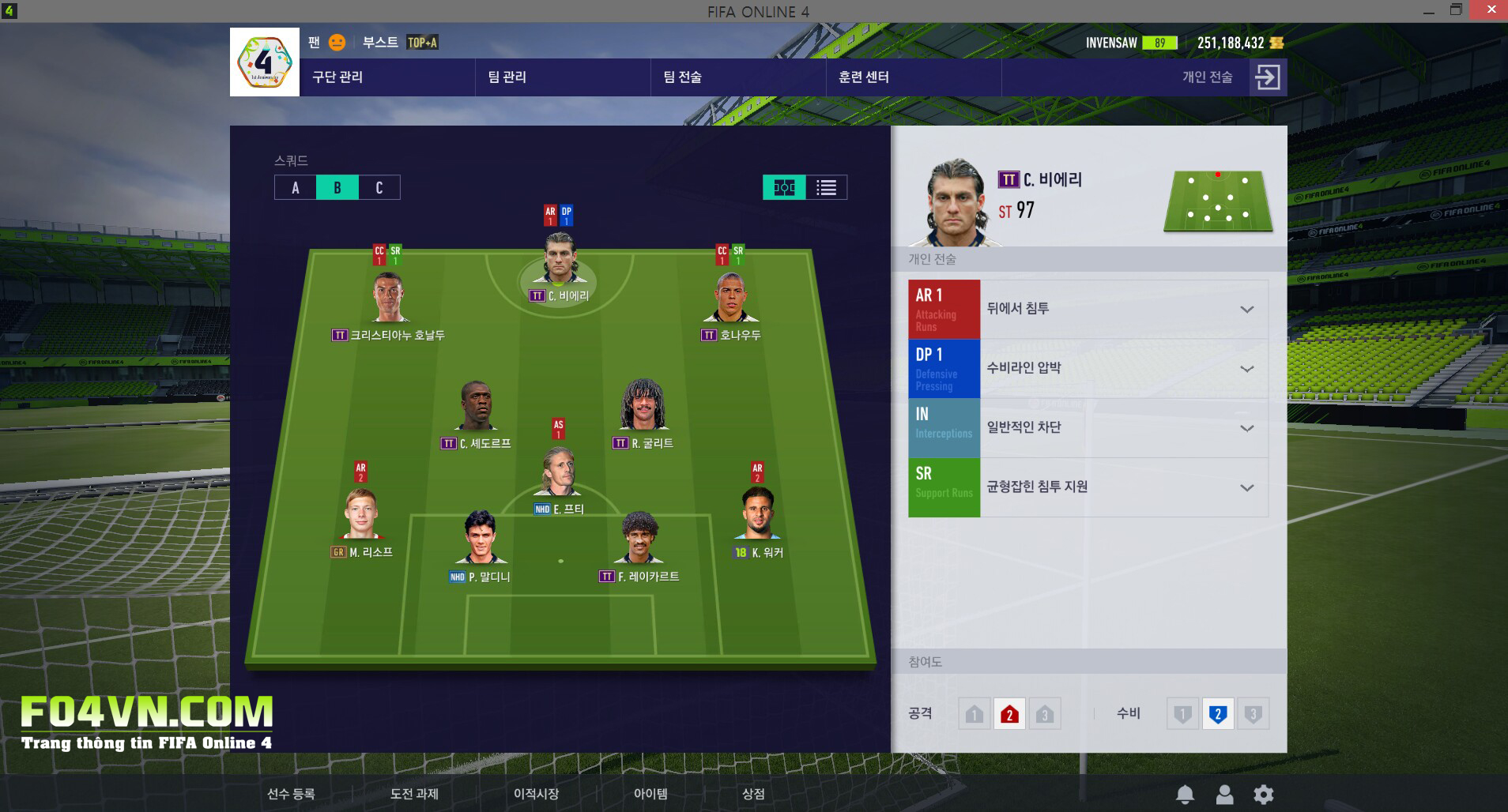Set defense participation to level 1
Viewport: 1508px width, 812px height.
pos(1182,715)
